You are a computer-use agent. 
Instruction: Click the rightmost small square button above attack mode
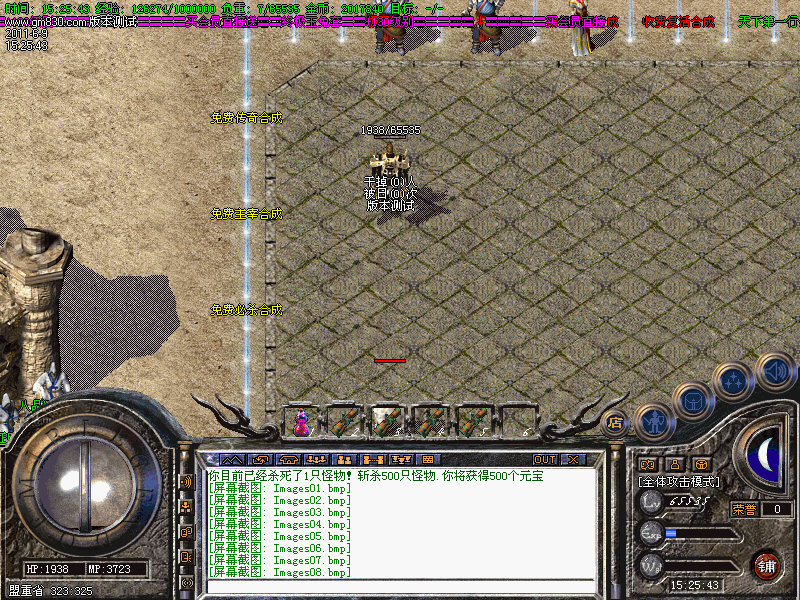701,464
